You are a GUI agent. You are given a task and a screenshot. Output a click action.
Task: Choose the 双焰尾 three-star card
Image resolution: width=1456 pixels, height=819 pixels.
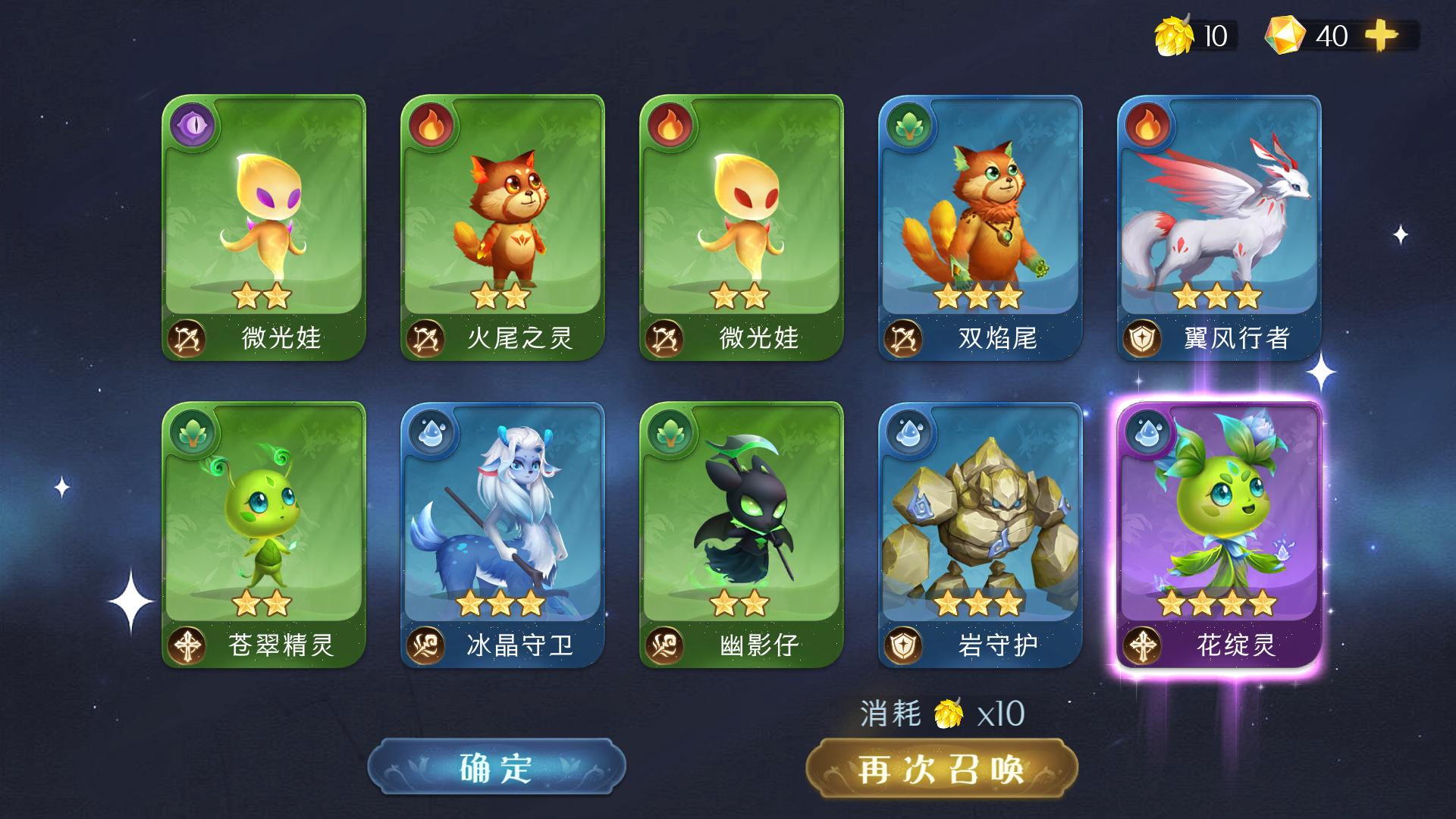(x=981, y=227)
